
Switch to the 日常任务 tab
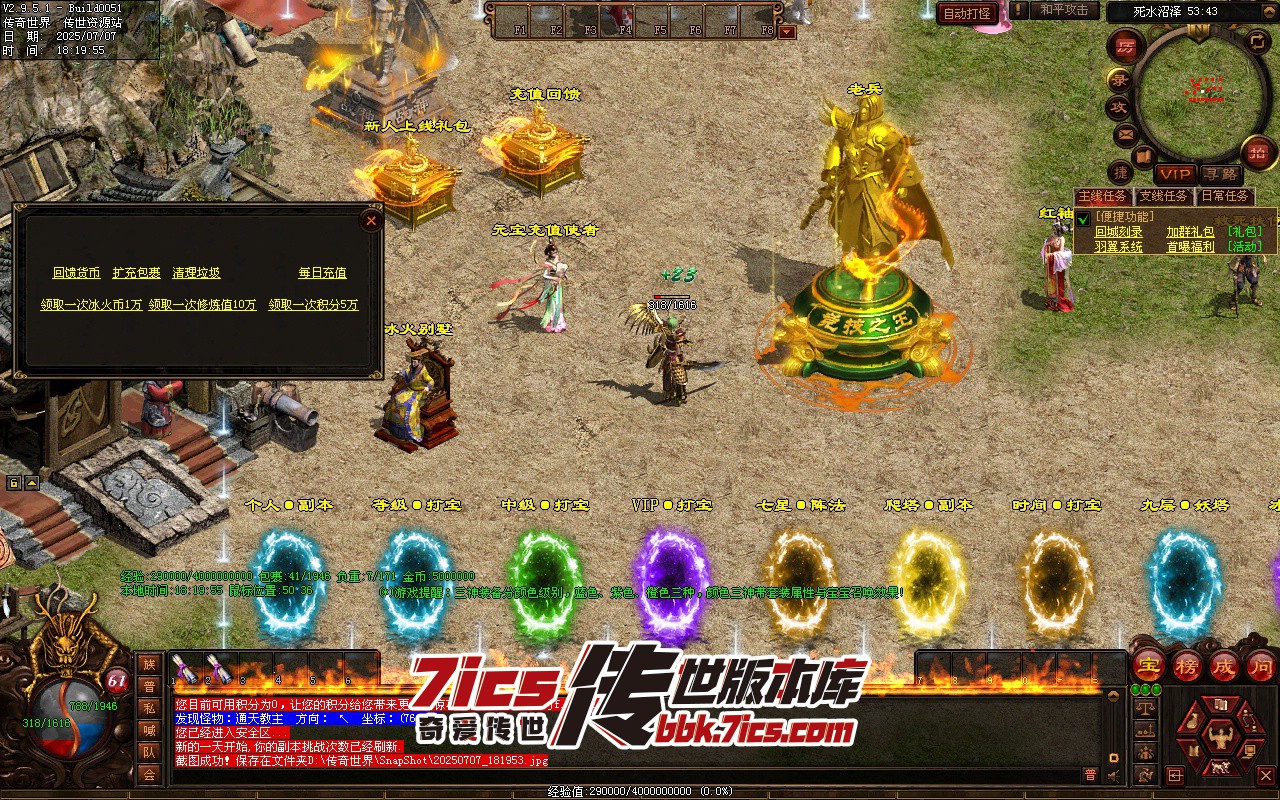coord(1224,197)
